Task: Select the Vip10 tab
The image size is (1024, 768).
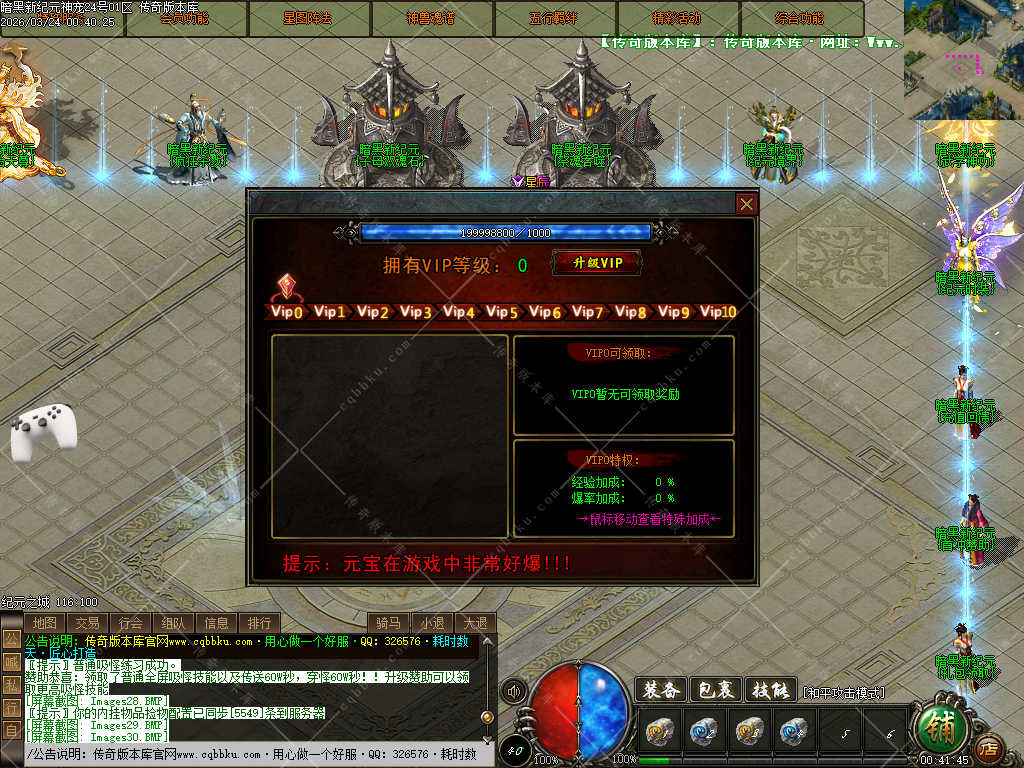Action: tap(718, 312)
